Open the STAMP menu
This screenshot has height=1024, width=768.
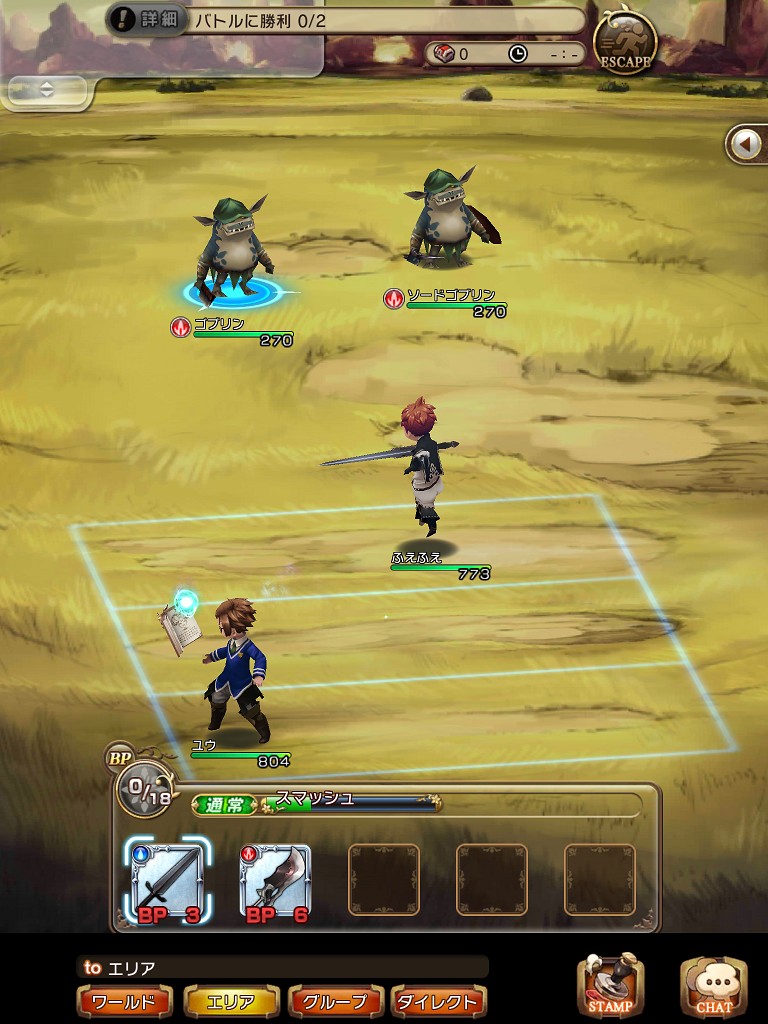click(610, 986)
